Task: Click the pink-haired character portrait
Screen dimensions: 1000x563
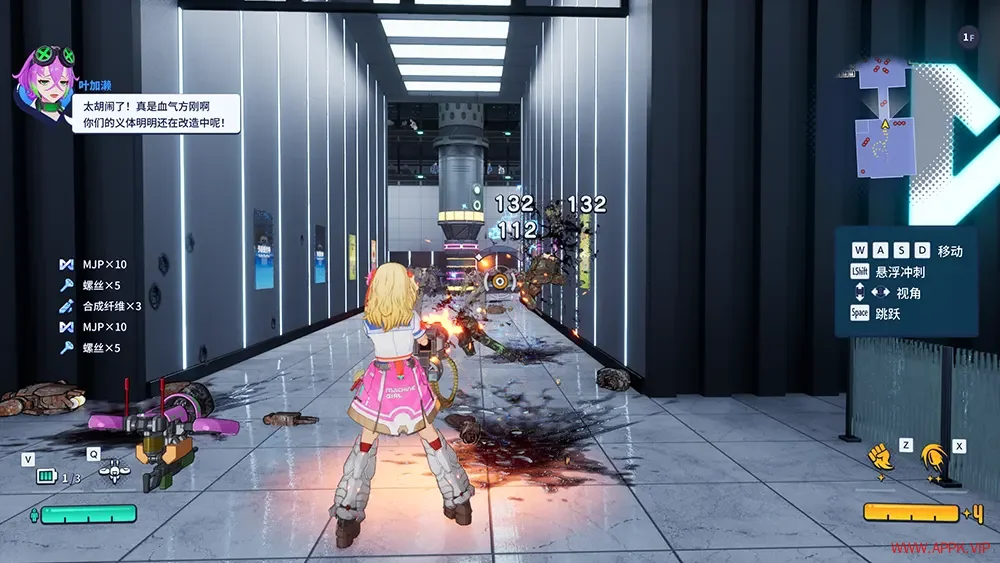Action: [x=43, y=78]
